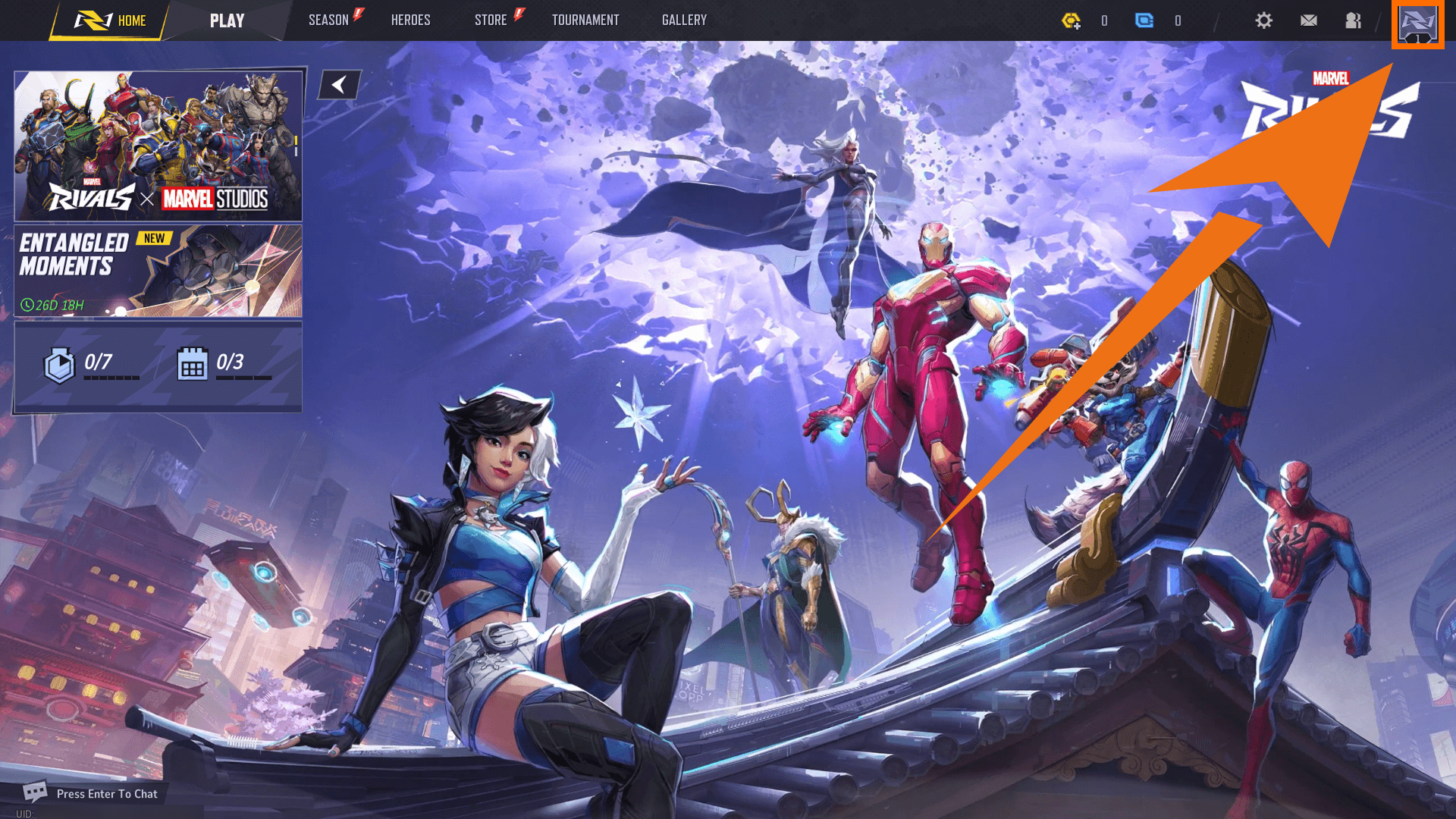Screen dimensions: 1456x819
Task: Open the HEROES page
Action: [x=410, y=20]
